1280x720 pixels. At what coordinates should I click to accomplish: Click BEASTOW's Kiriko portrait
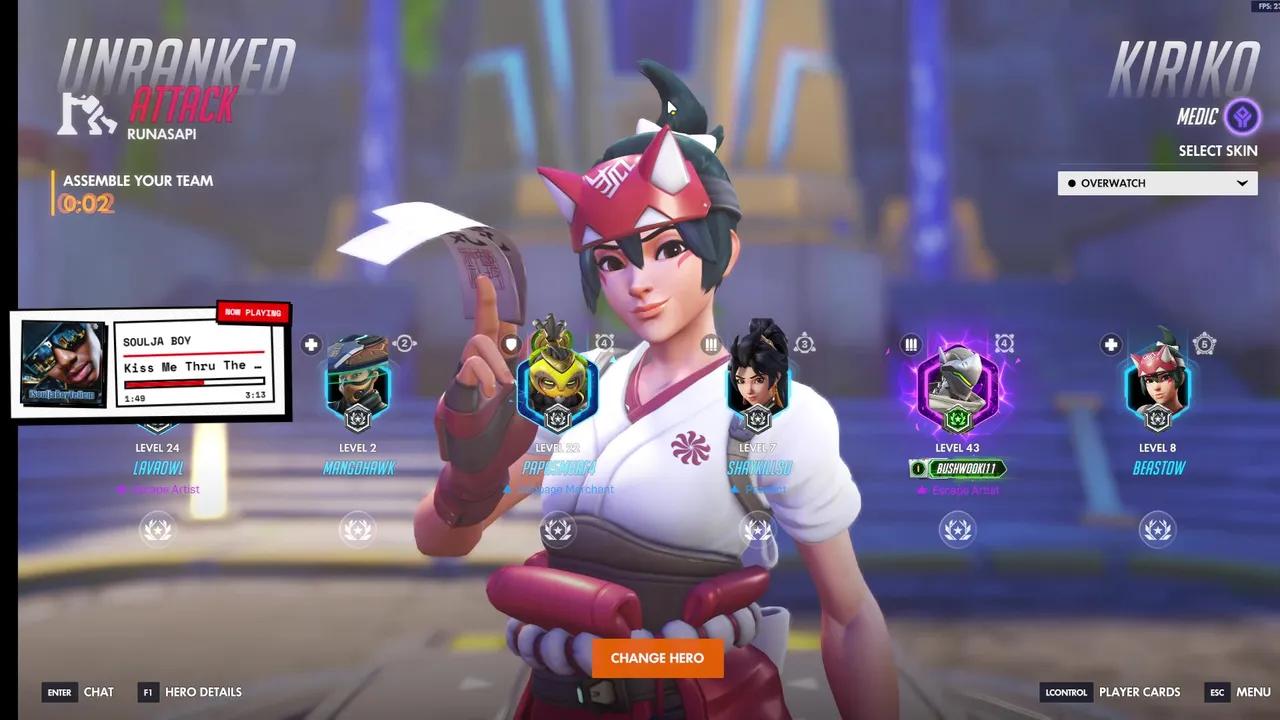1157,385
